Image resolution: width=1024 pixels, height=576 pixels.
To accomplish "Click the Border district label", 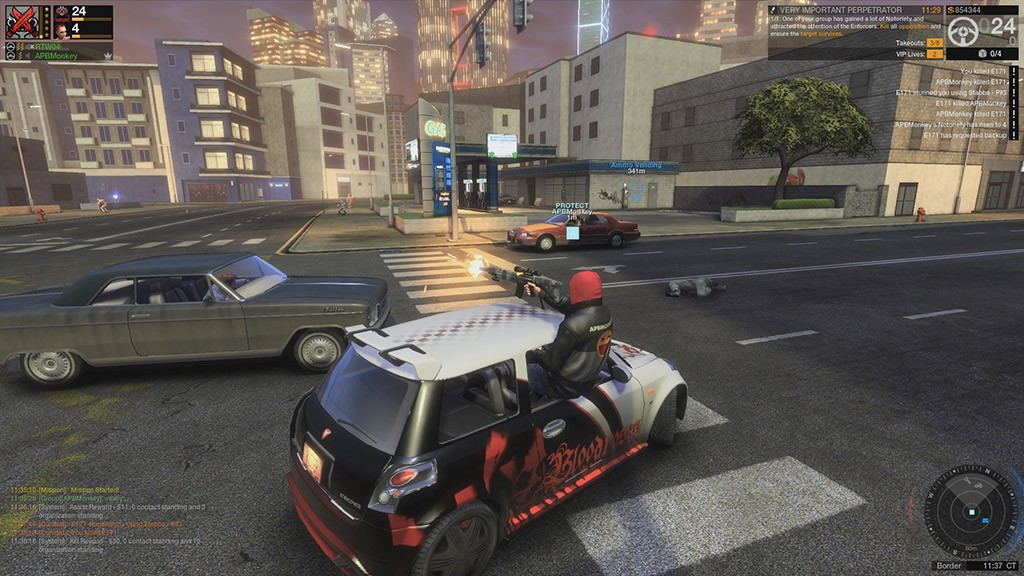I will click(946, 565).
